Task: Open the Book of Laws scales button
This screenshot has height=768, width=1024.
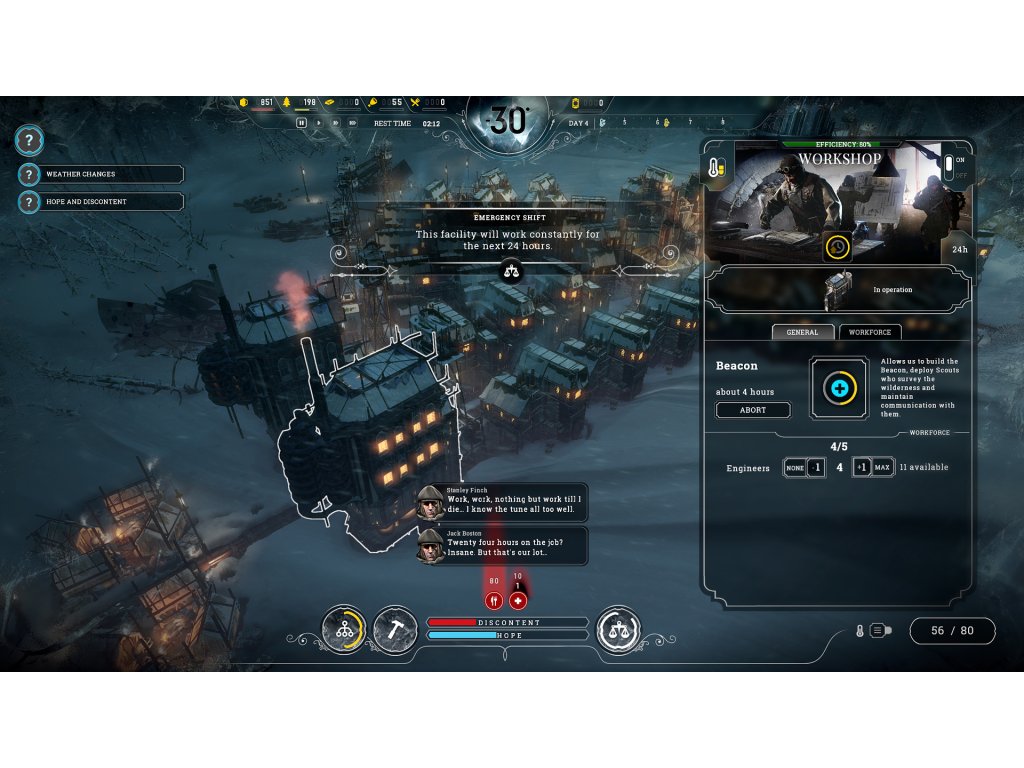Action: pos(617,629)
